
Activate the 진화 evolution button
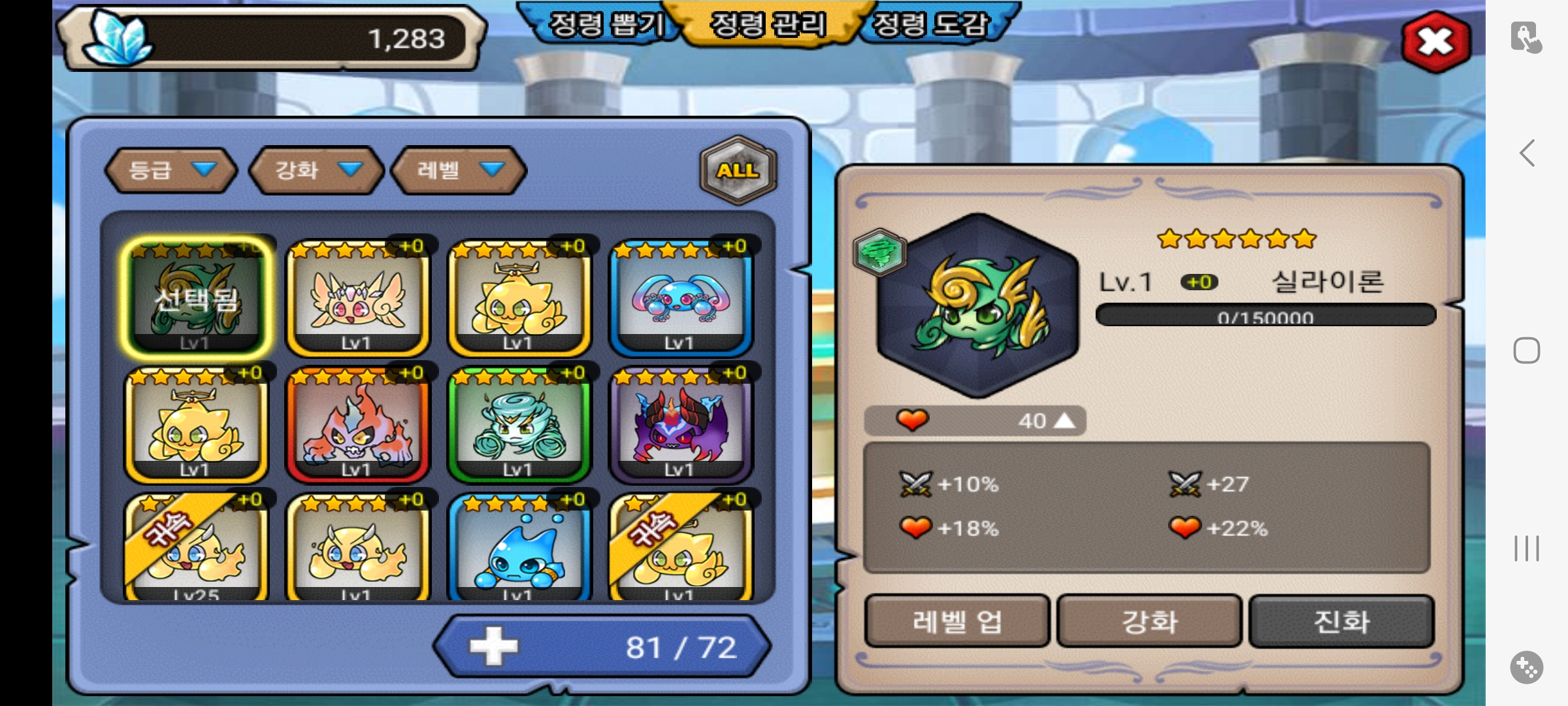click(x=1341, y=621)
